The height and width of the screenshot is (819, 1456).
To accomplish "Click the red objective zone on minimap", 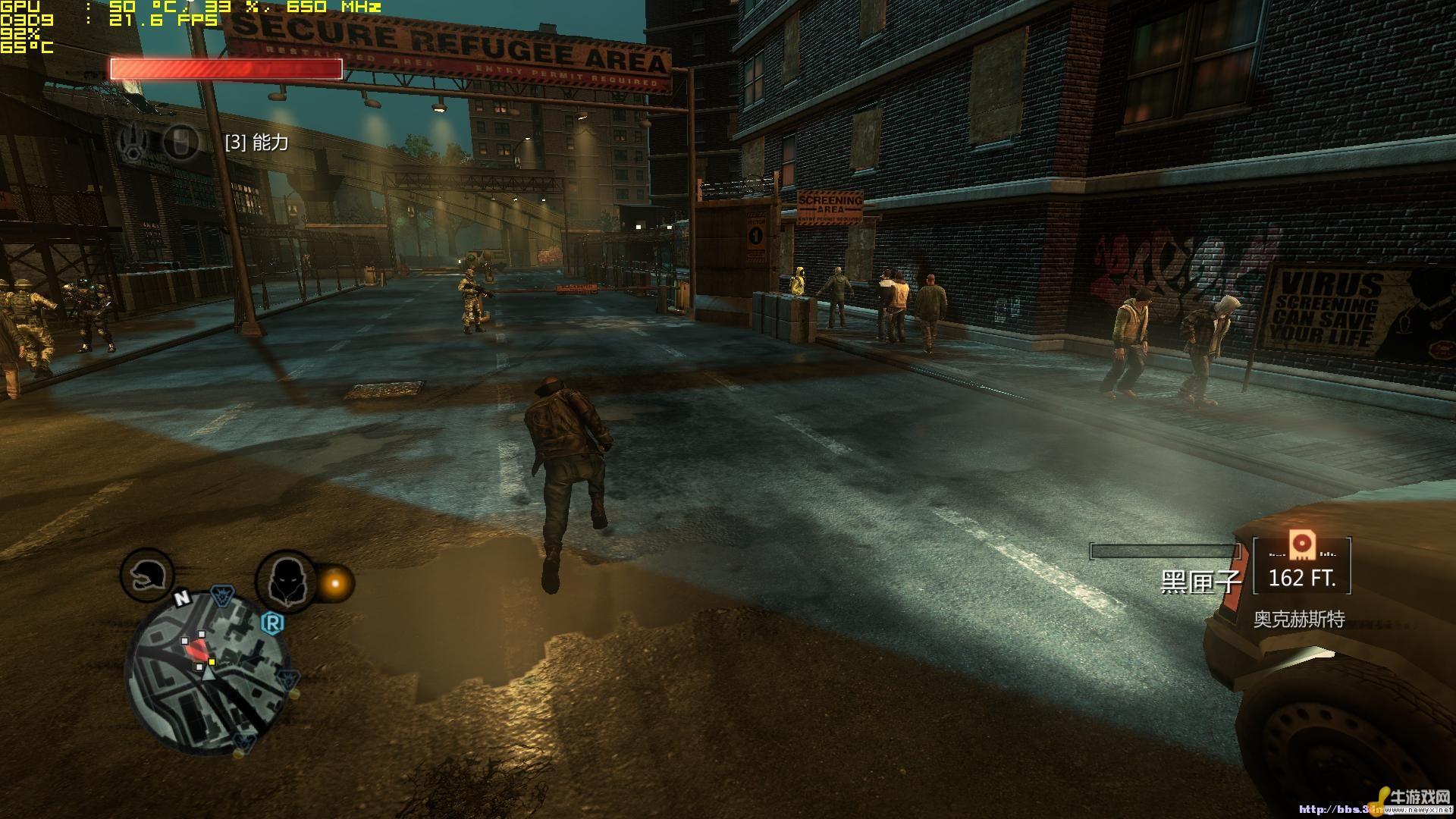I will (196, 648).
